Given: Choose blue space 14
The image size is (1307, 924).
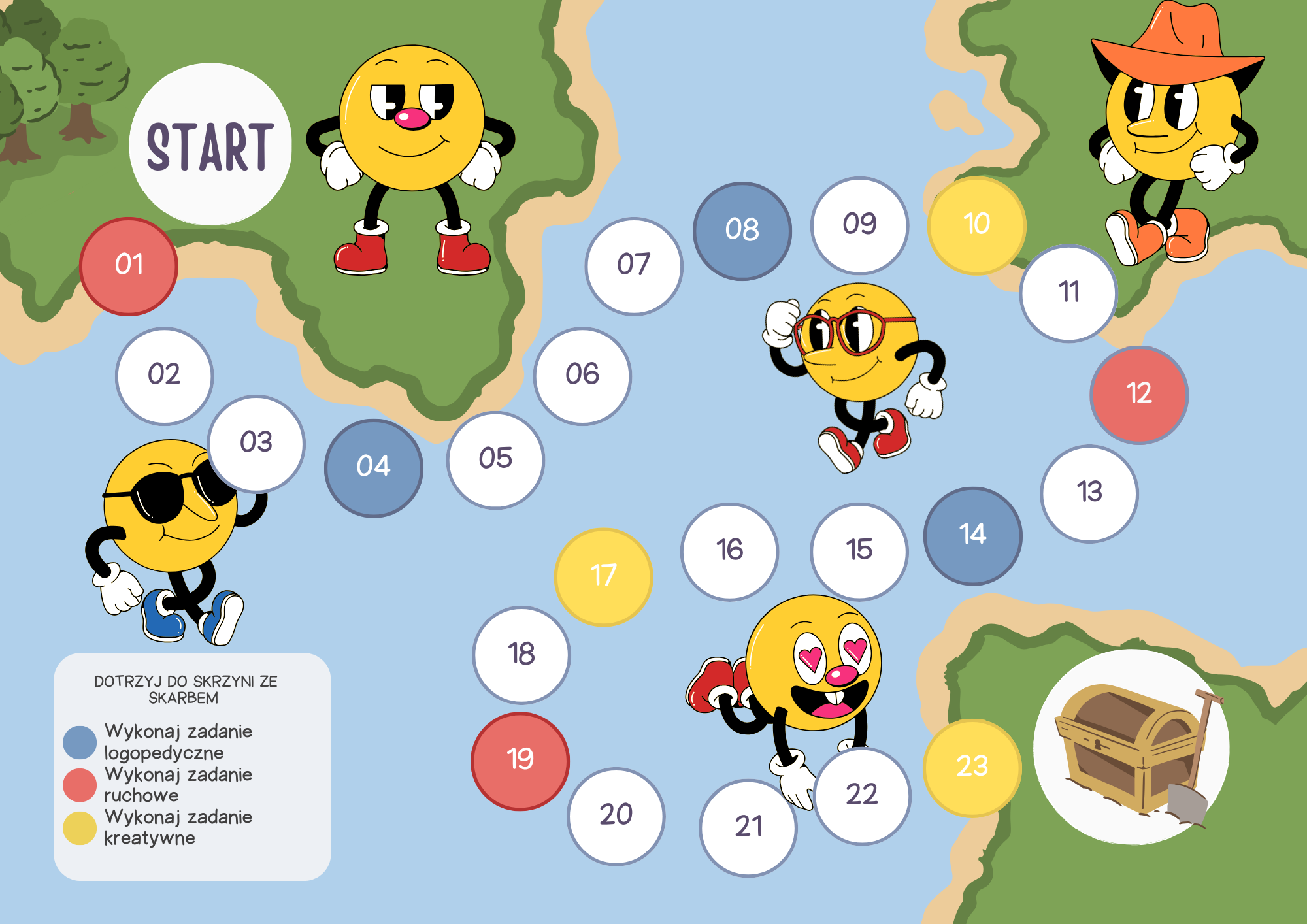Looking at the screenshot, I should pyautogui.click(x=972, y=535).
